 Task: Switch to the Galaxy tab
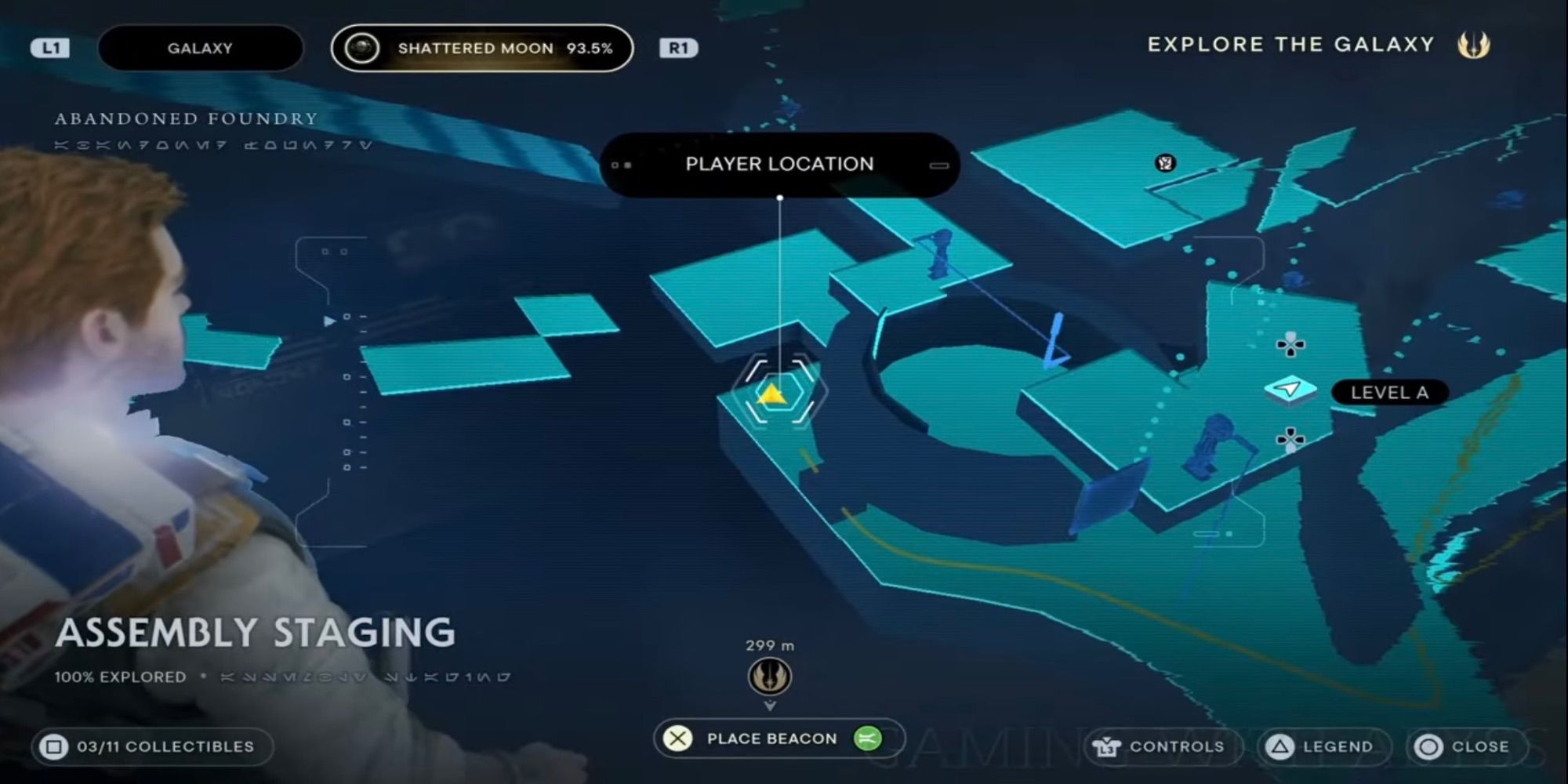[198, 48]
